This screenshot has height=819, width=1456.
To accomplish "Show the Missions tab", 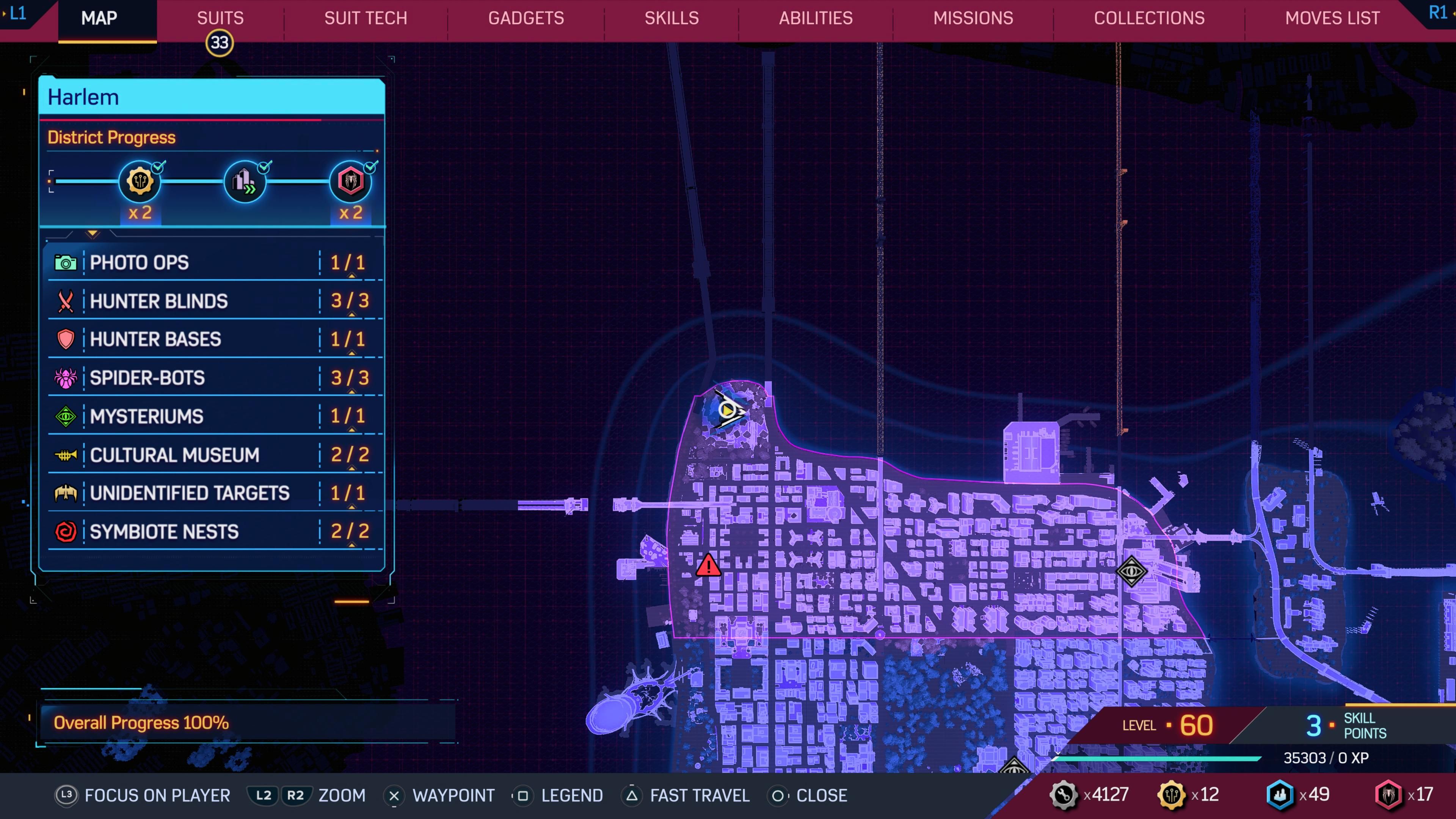I will coord(973,18).
